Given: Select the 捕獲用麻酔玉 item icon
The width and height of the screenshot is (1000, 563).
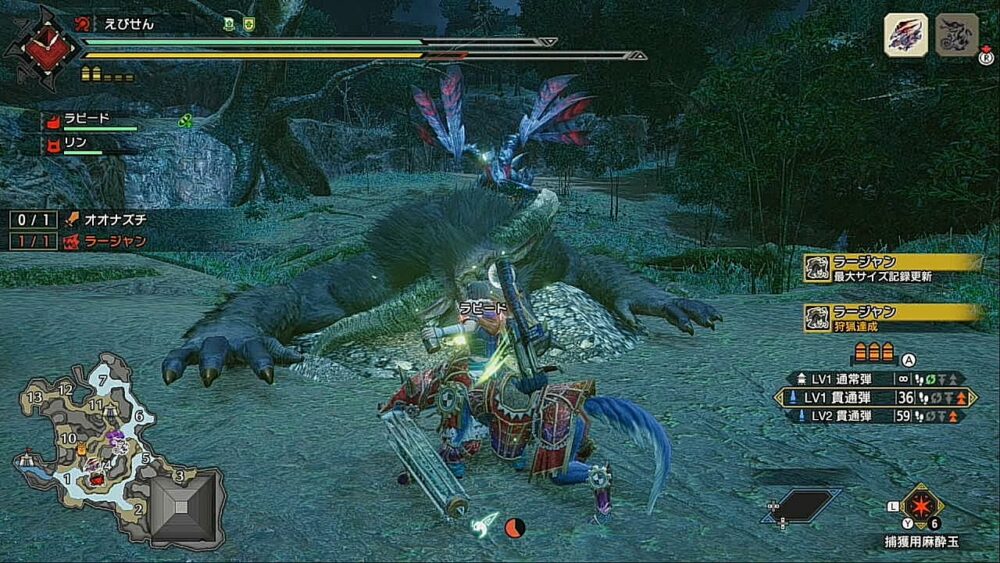Looking at the screenshot, I should click(x=922, y=506).
